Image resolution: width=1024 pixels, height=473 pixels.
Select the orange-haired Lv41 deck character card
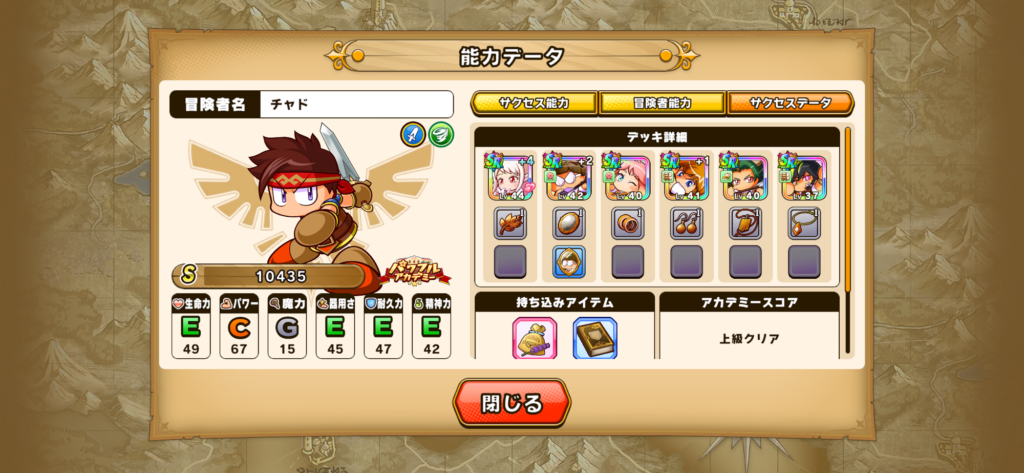coord(687,176)
